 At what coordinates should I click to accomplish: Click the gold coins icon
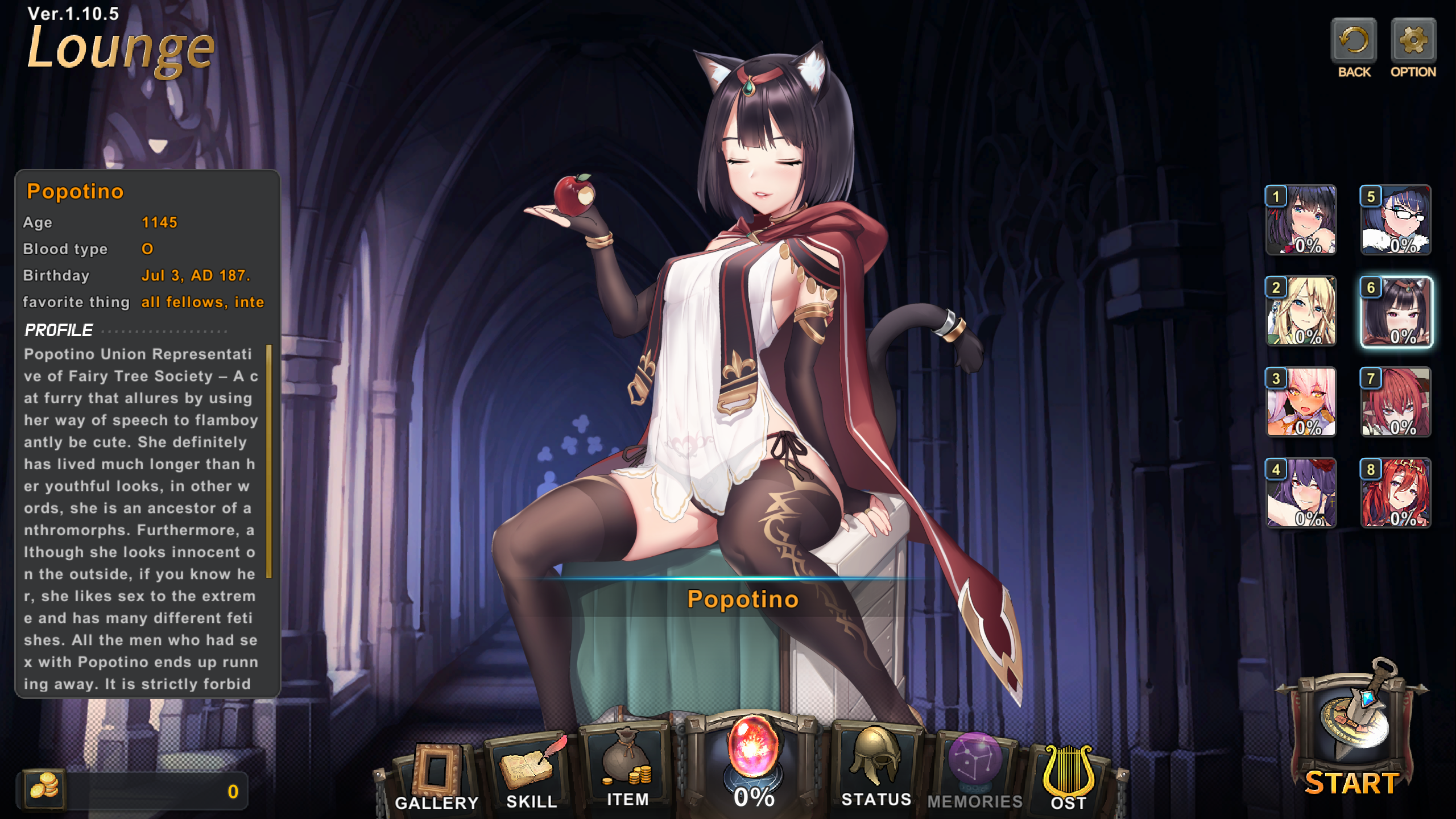pyautogui.click(x=44, y=789)
